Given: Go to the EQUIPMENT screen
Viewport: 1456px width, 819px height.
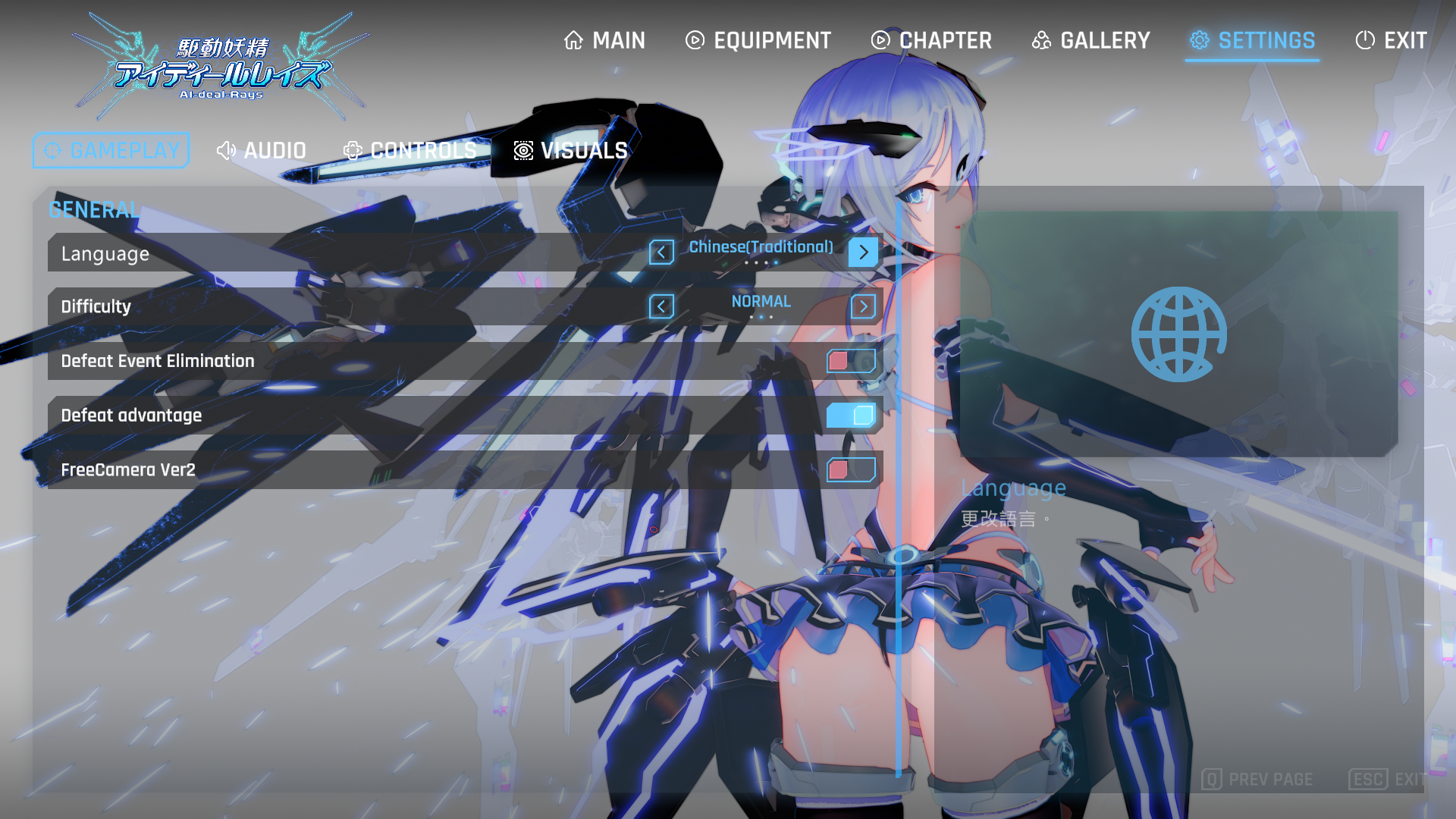Looking at the screenshot, I should coord(758,40).
